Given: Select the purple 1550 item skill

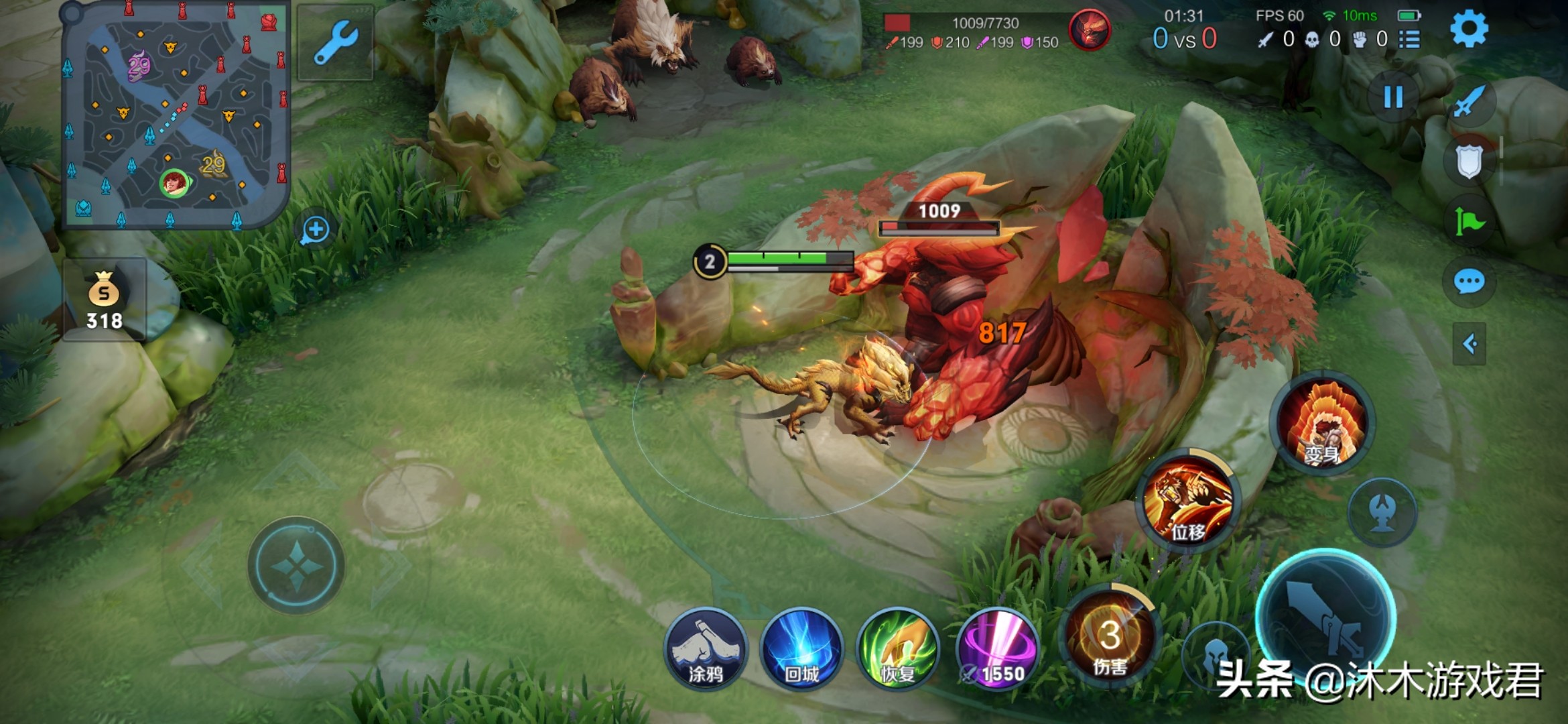Looking at the screenshot, I should coord(997,650).
